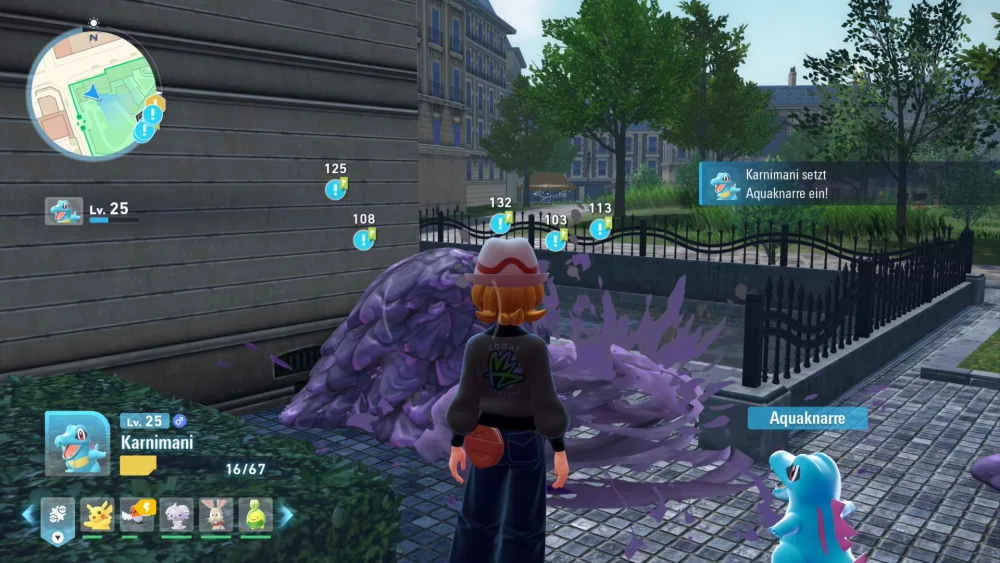Click the Aquaknarre move label
The image size is (1000, 563).
pyautogui.click(x=807, y=419)
